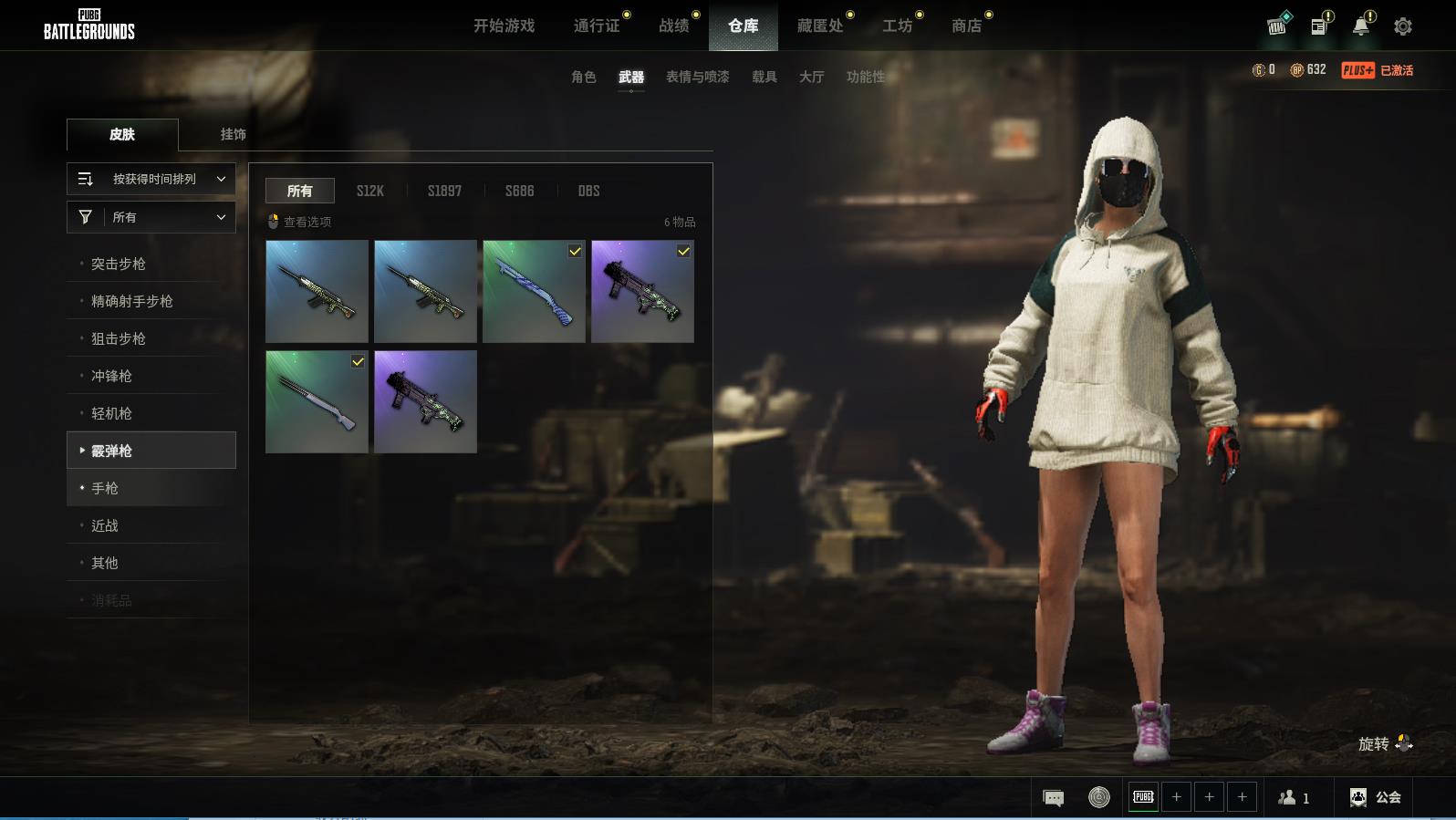Open the chat speech bubble
The width and height of the screenshot is (1456, 820).
pyautogui.click(x=1053, y=798)
